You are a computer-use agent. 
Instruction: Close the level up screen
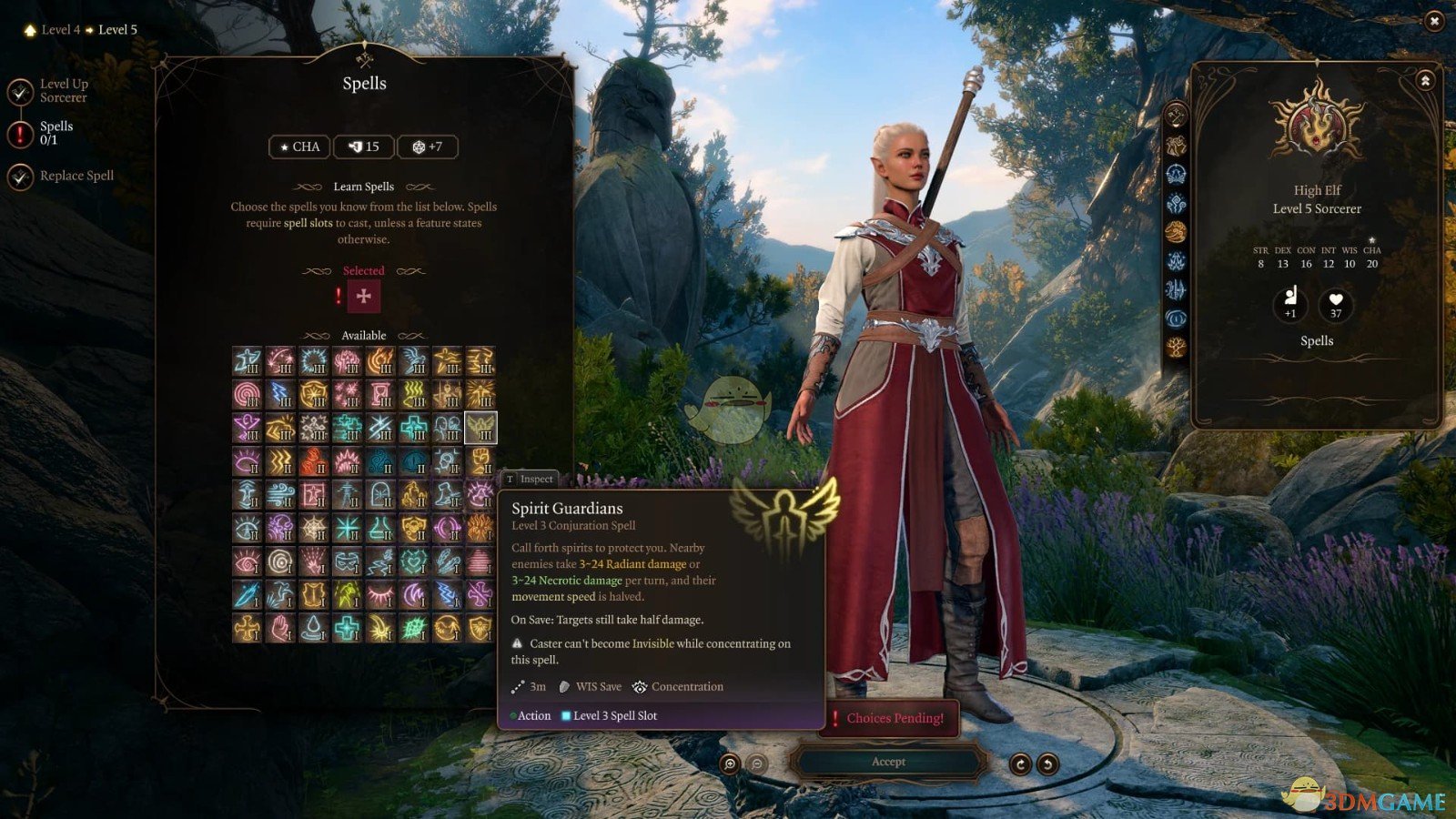[1434, 20]
